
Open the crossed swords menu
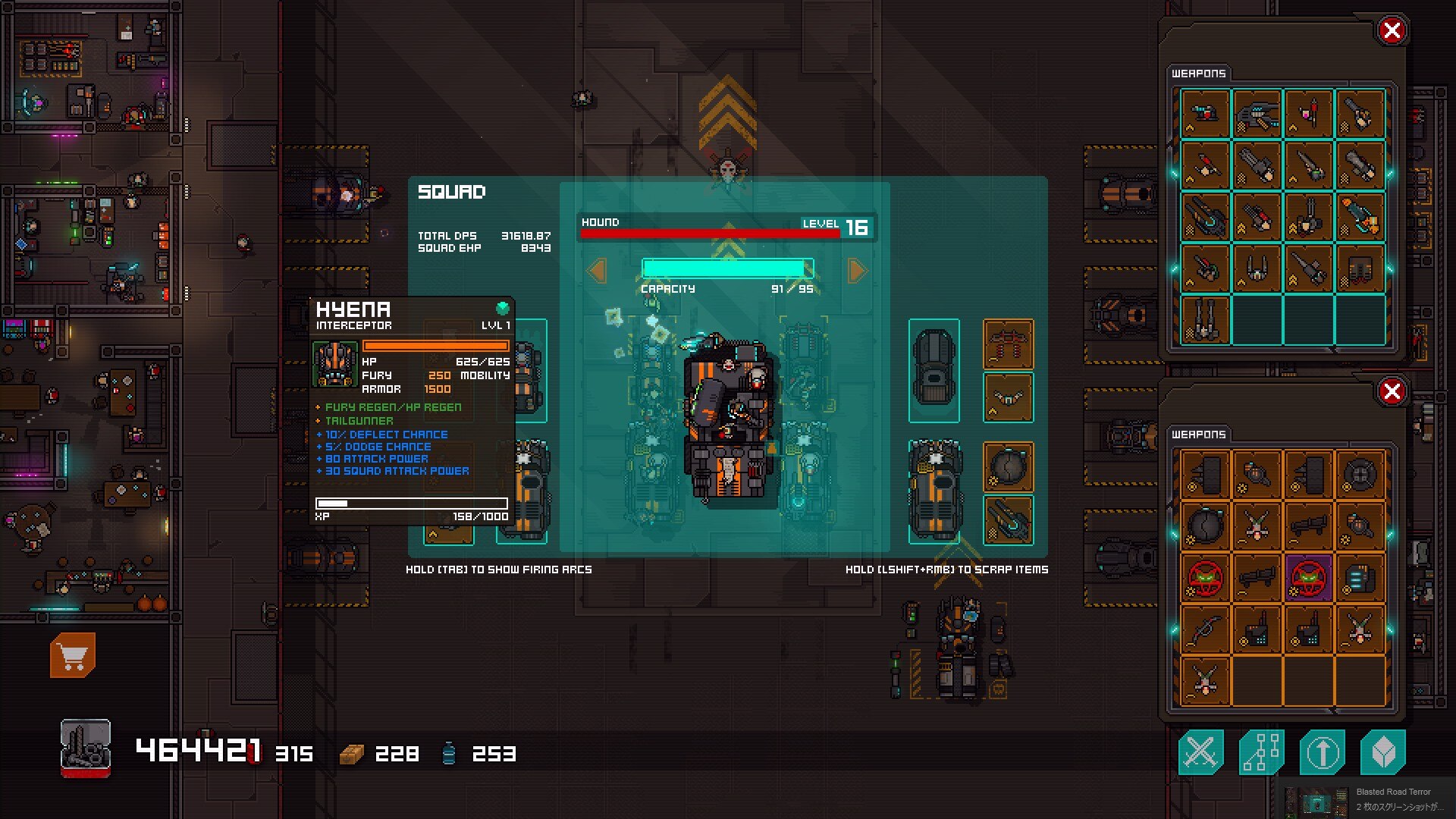(x=1200, y=752)
